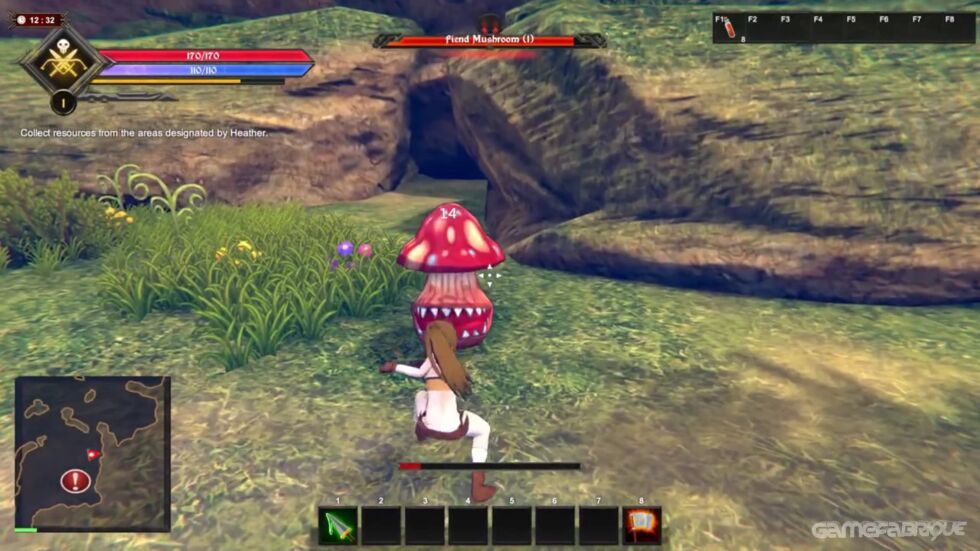Use the glowing scroll skill in slot 8
The width and height of the screenshot is (980, 551).
[x=641, y=526]
